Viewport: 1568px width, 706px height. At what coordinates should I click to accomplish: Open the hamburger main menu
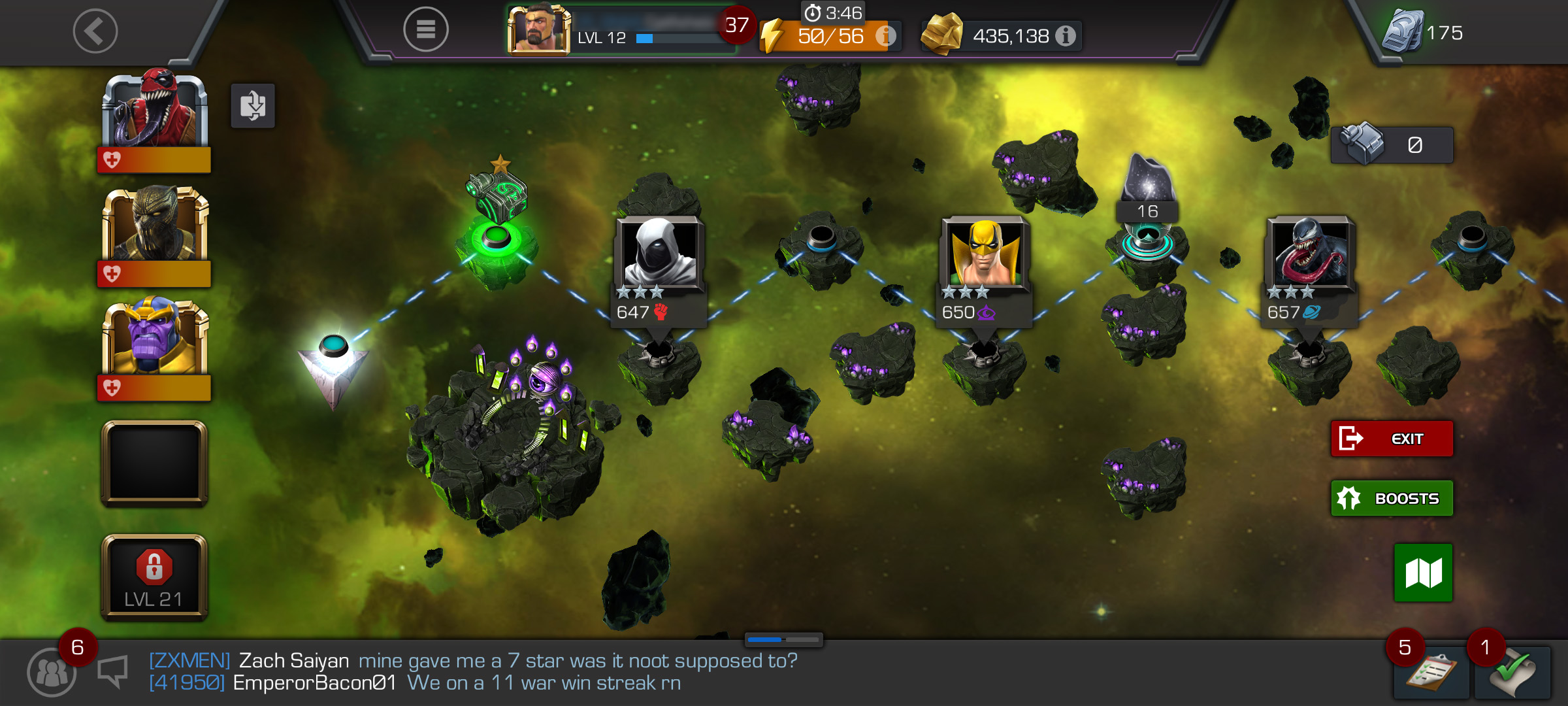tap(425, 29)
